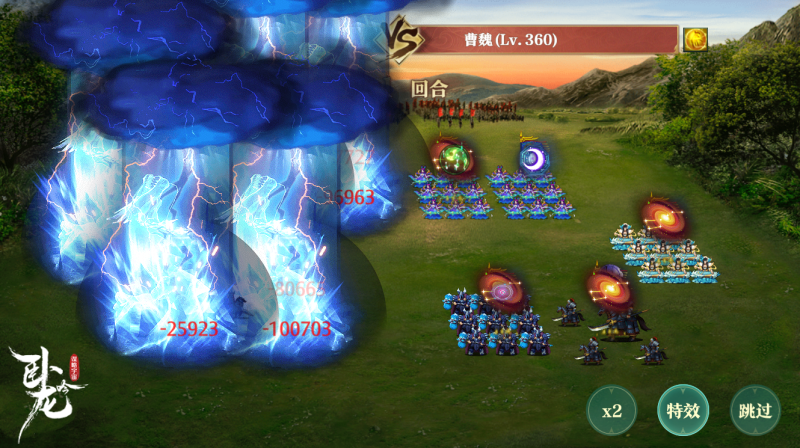
Task: Skip the battle with 跳过 button
Action: tap(755, 410)
